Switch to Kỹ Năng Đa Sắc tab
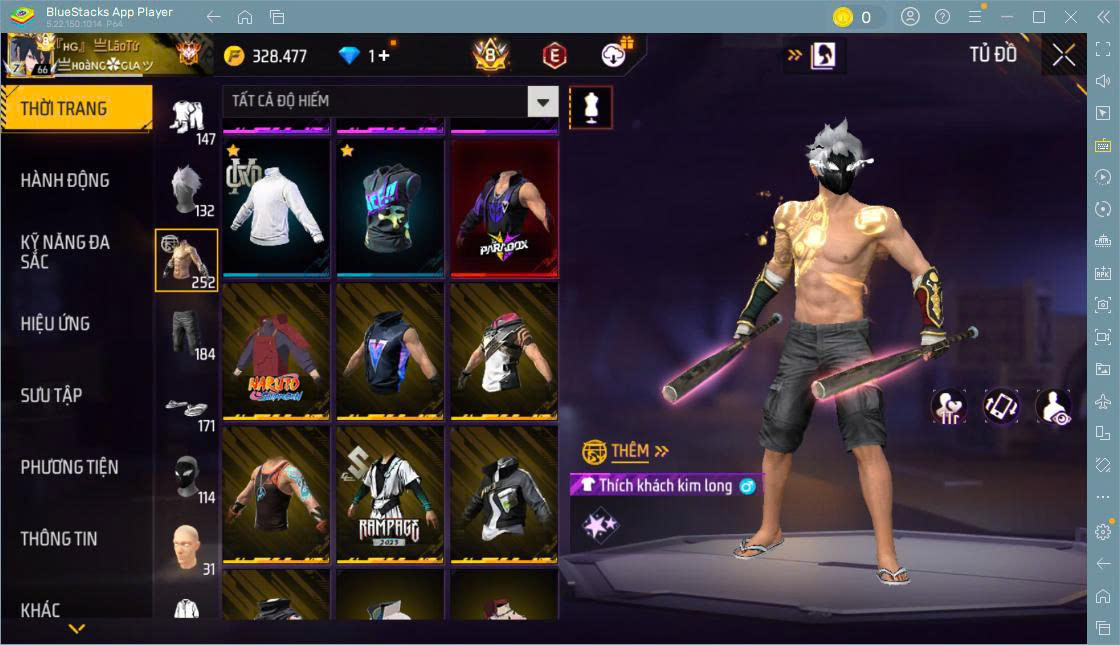Screen dimensions: 1120x645 pyautogui.click(x=65, y=252)
